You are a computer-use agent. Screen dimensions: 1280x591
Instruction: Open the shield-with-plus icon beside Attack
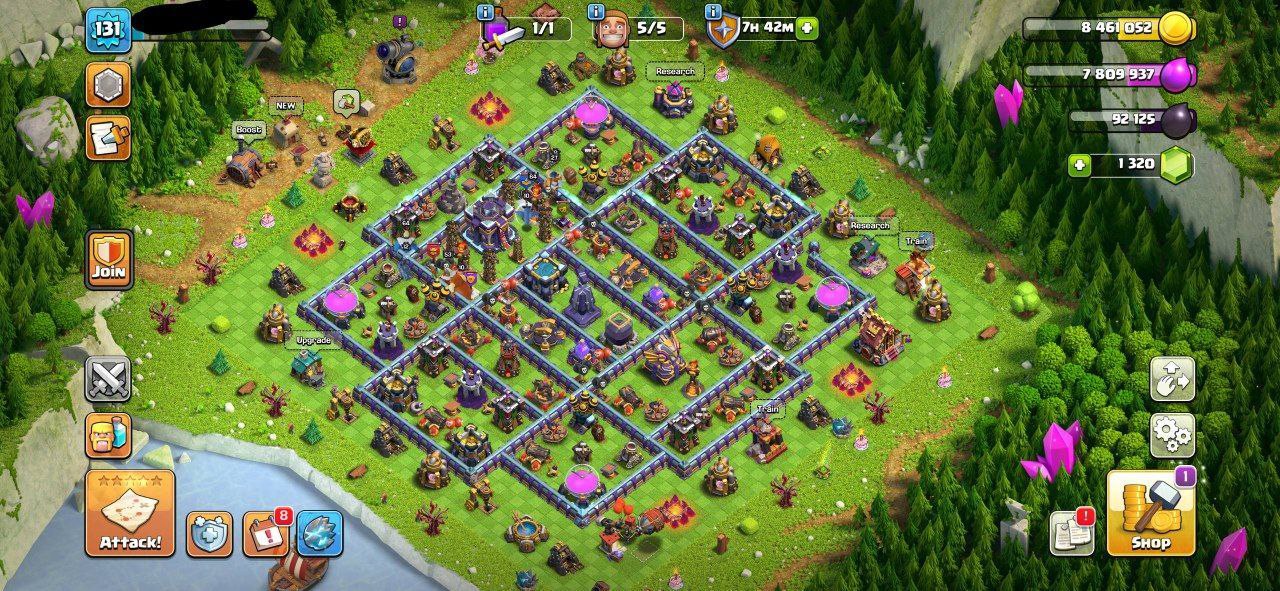(x=210, y=535)
